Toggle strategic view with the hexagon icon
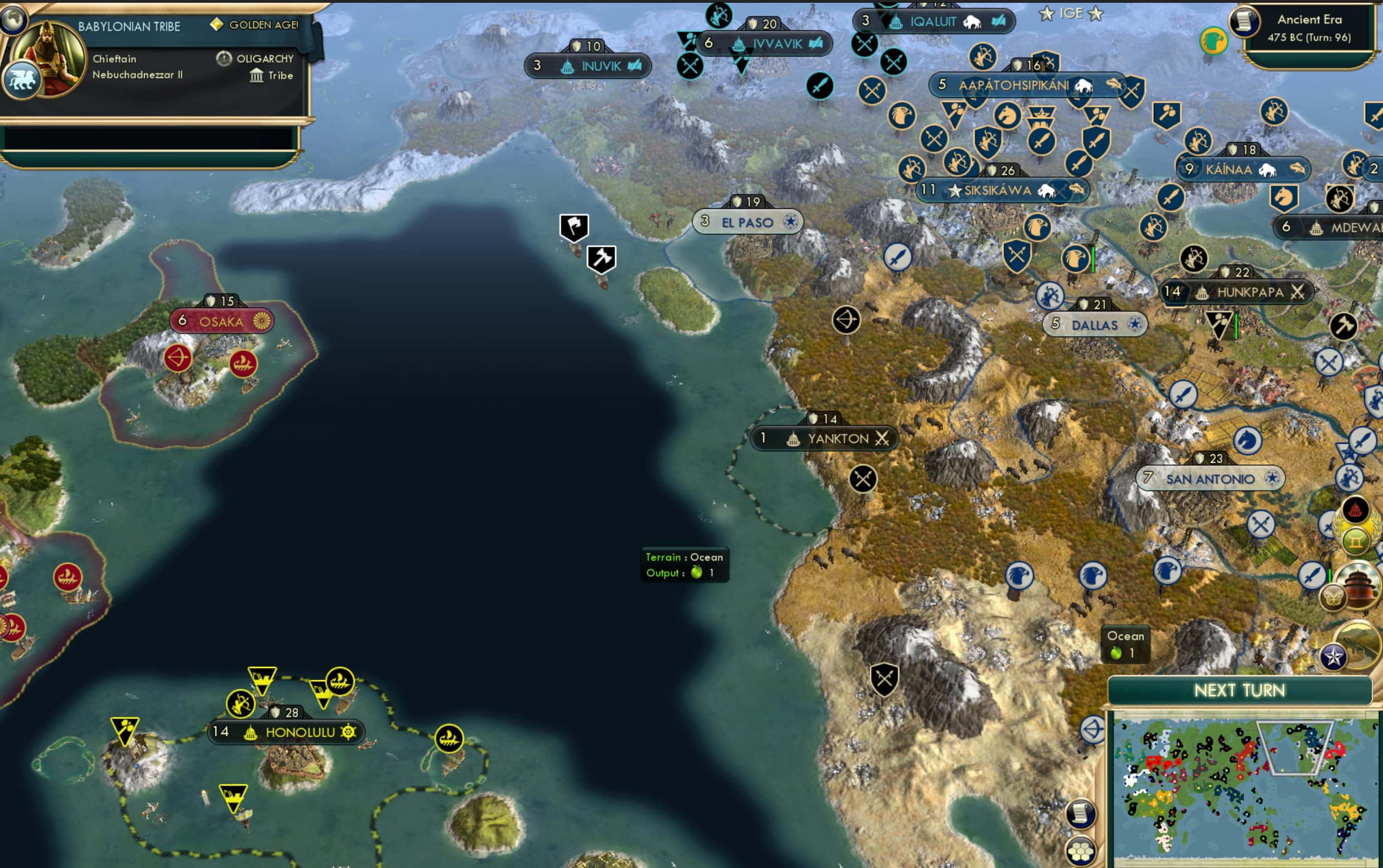The width and height of the screenshot is (1383, 868). tap(1080, 852)
